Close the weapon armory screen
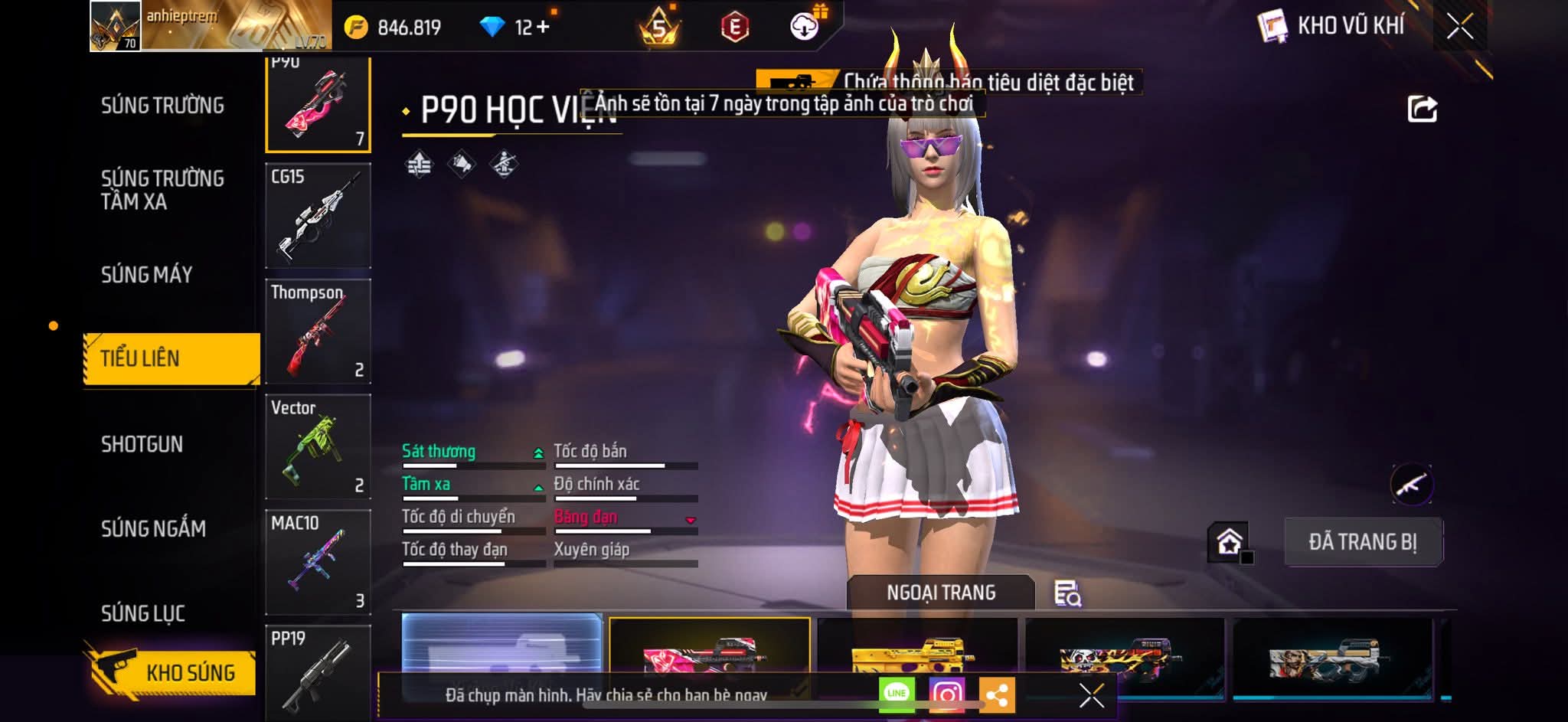Viewport: 1568px width, 722px height. pyautogui.click(x=1459, y=27)
